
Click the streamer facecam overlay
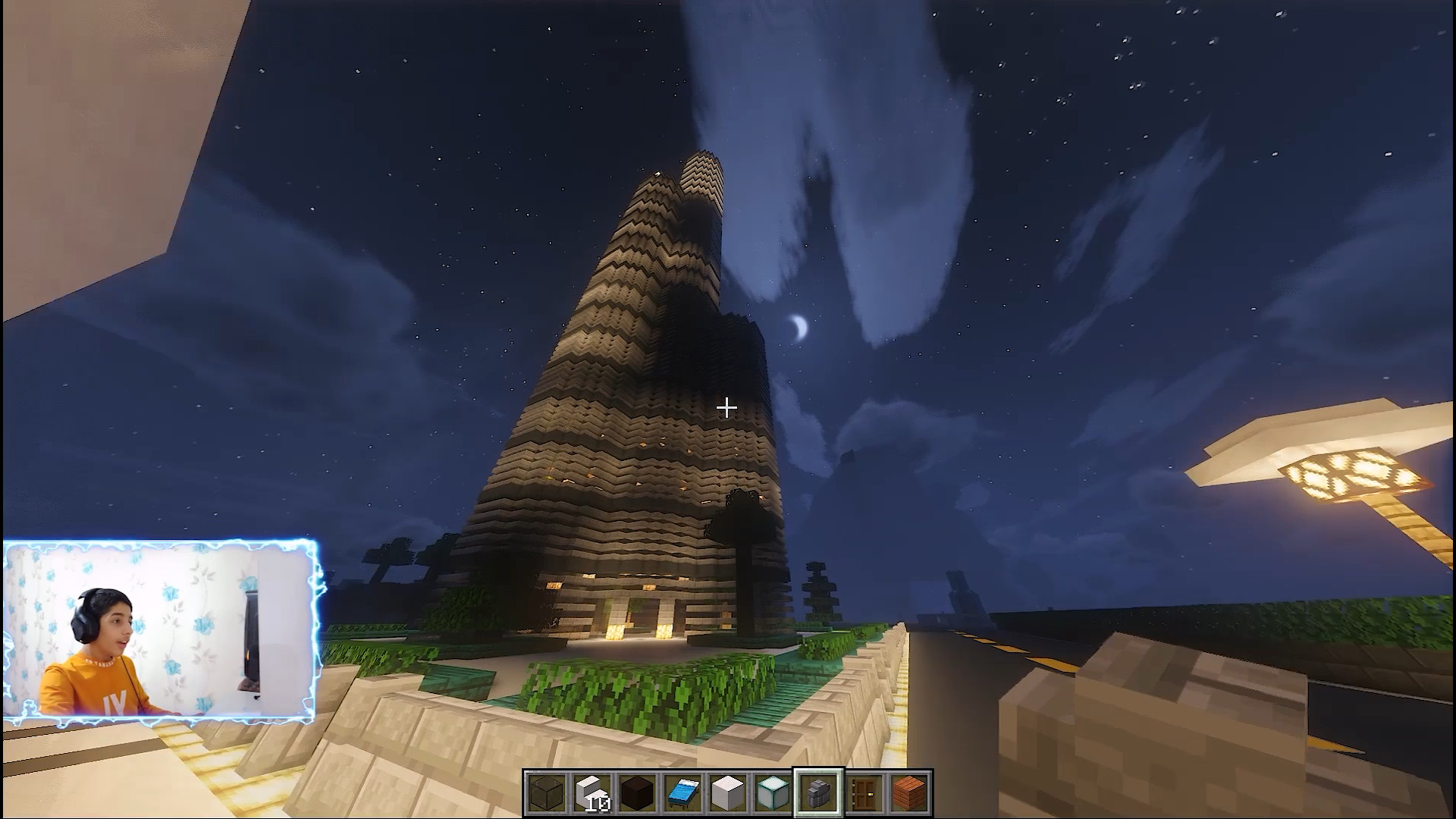(x=159, y=629)
